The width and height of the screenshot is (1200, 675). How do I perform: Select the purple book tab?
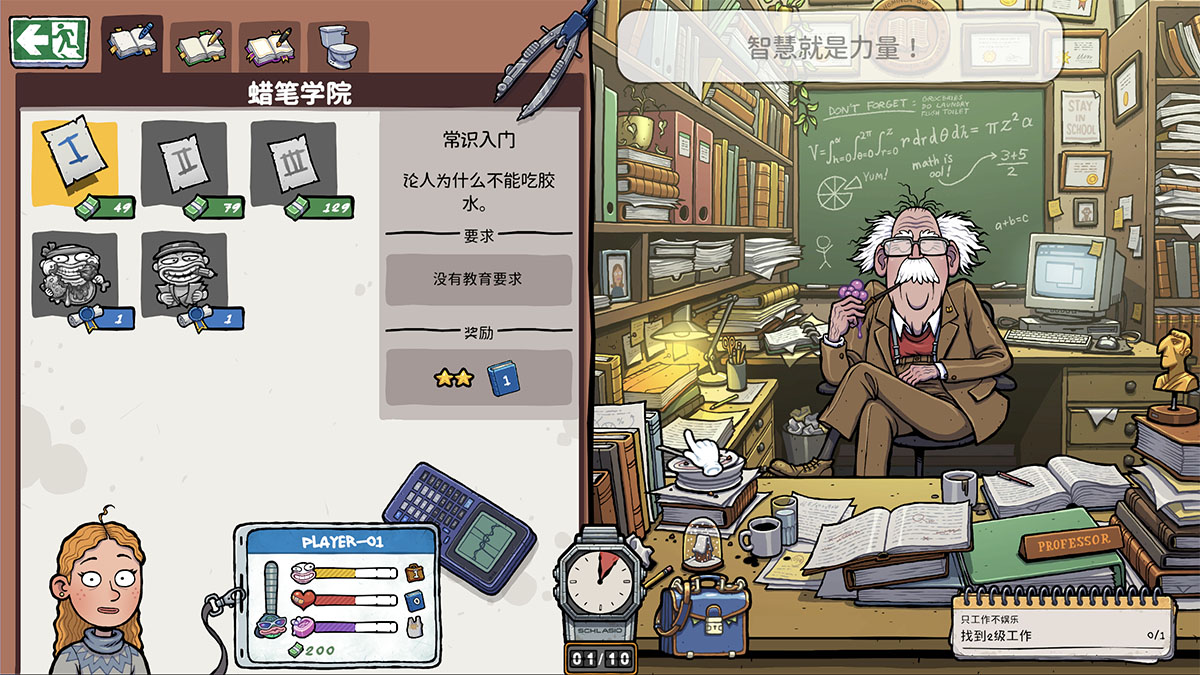(269, 46)
